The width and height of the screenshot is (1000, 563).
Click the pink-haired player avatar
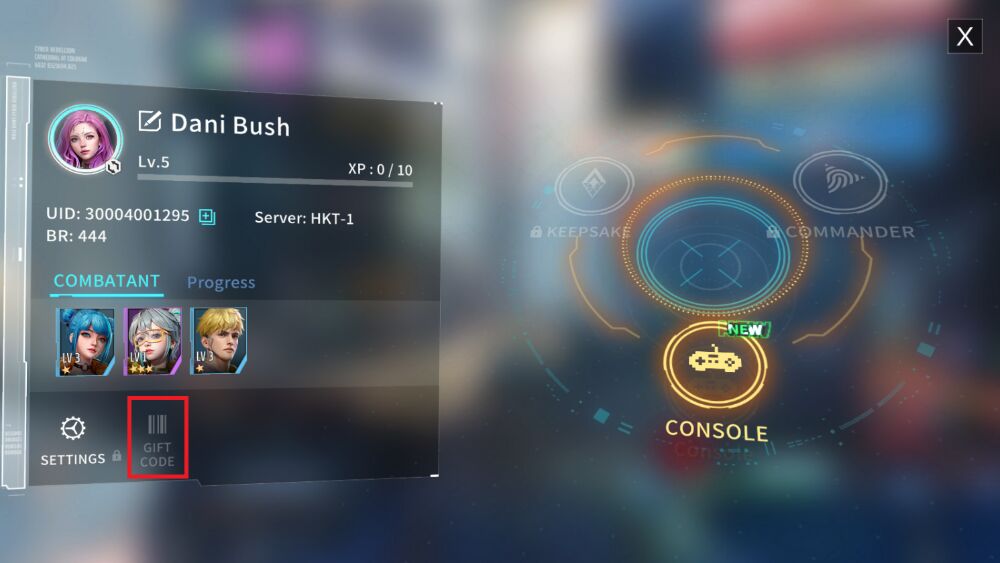85,139
